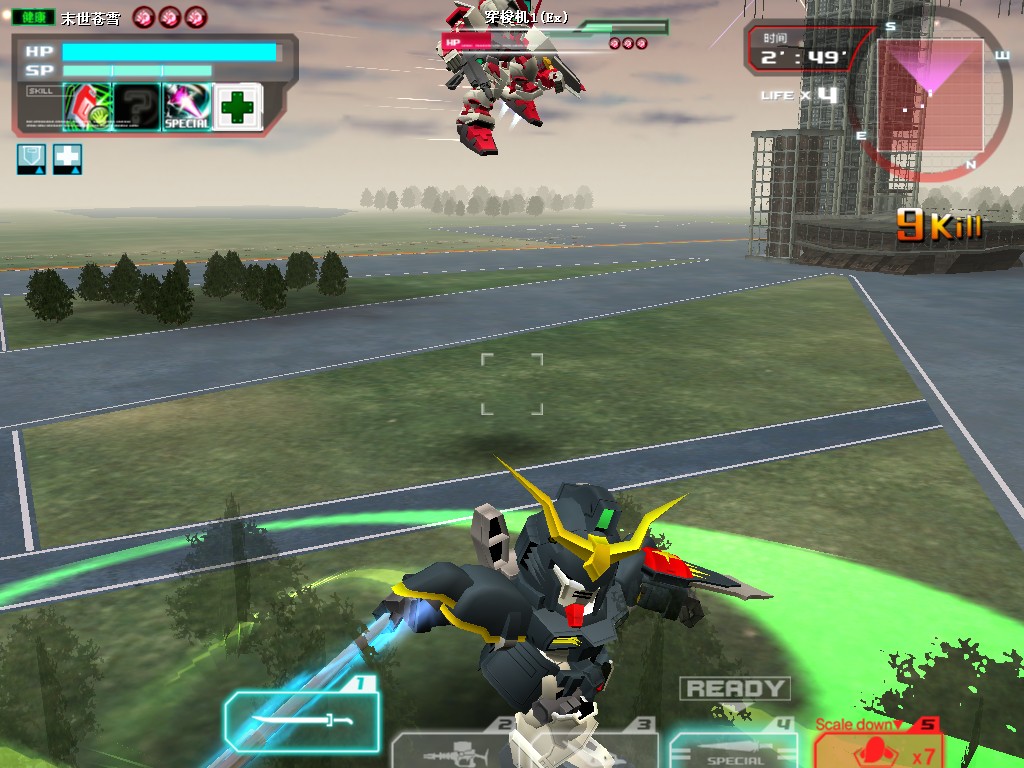This screenshot has height=768, width=1024.
Task: Use the green cross repair item
Action: [x=237, y=107]
